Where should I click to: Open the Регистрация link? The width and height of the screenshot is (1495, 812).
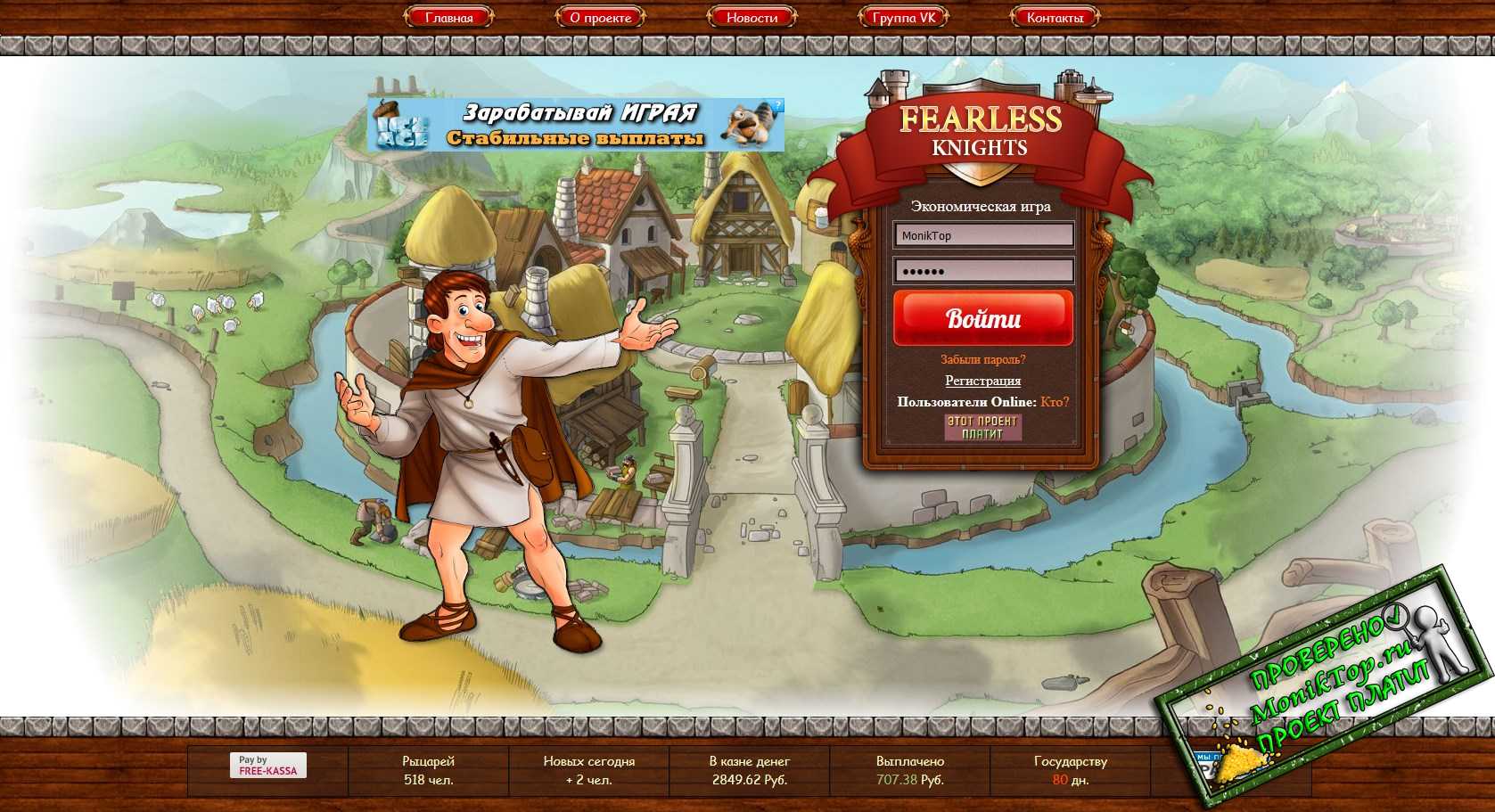click(x=983, y=381)
